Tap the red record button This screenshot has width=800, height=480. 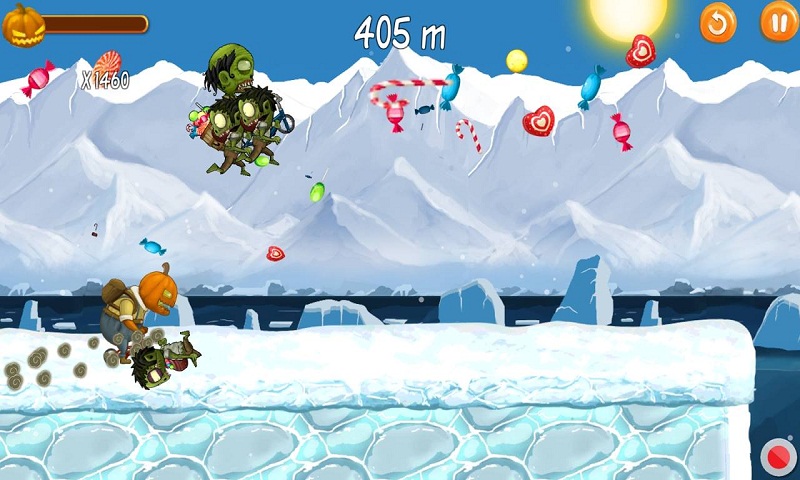777,458
